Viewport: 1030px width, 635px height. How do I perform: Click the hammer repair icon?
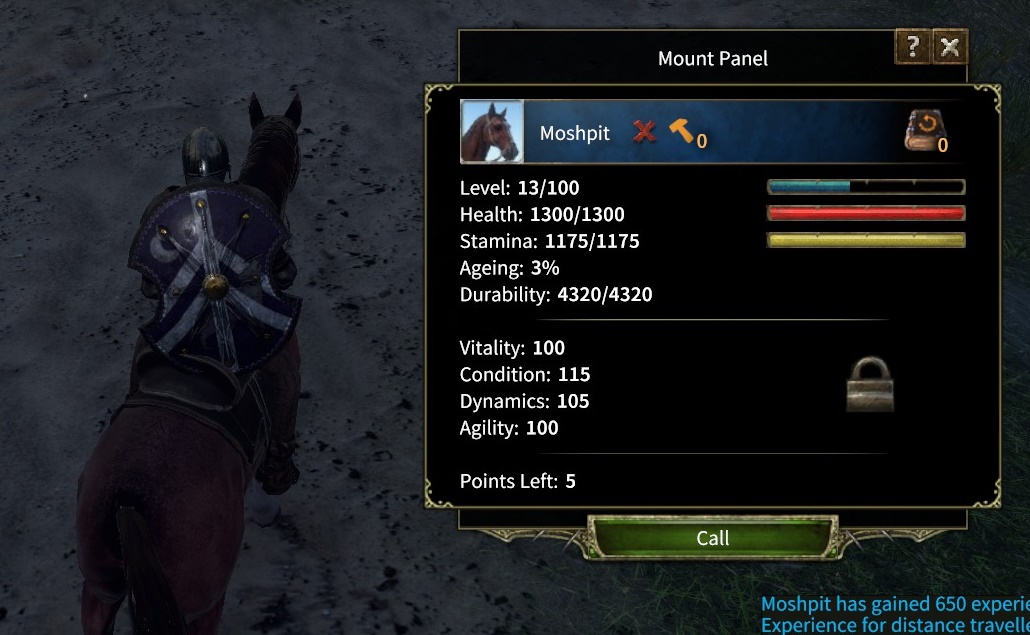click(683, 131)
